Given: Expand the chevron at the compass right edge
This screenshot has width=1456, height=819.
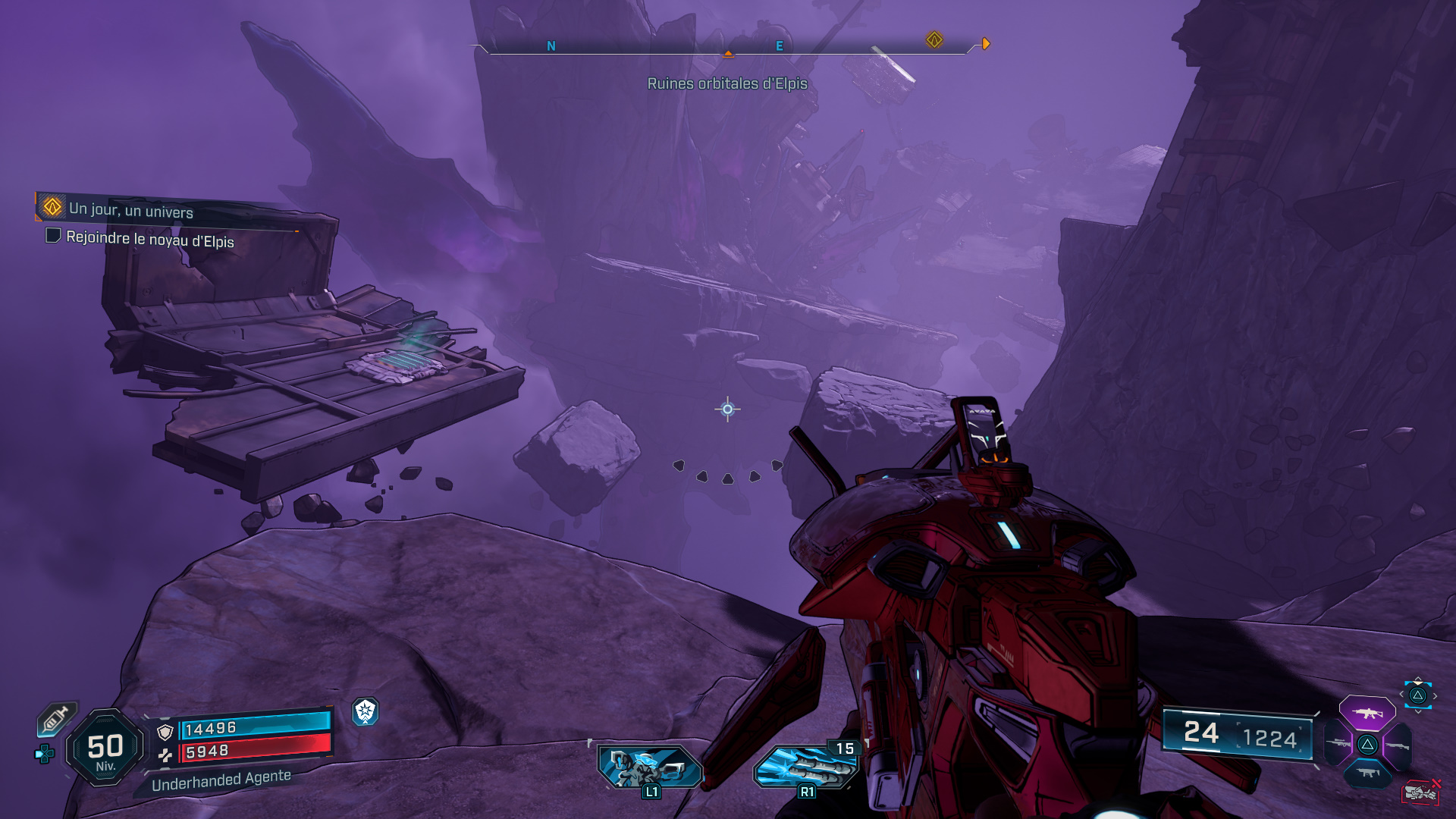Looking at the screenshot, I should (x=986, y=43).
